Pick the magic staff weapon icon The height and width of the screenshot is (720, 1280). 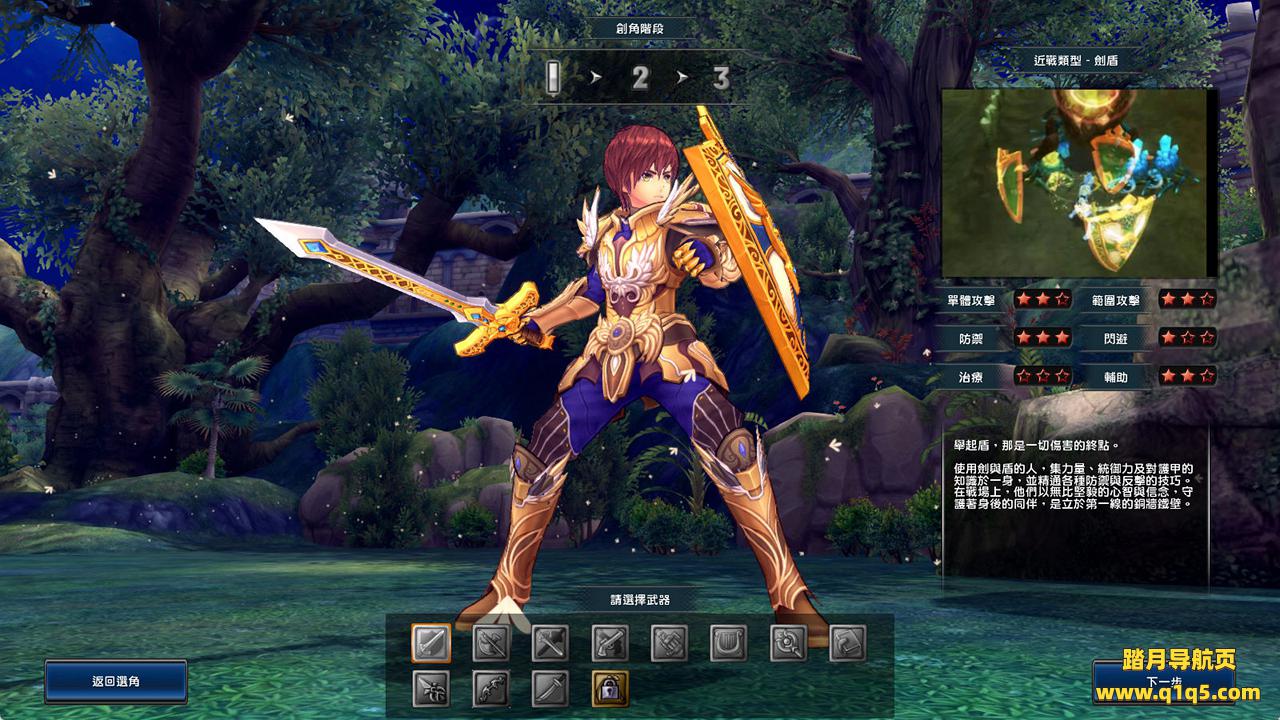(788, 643)
